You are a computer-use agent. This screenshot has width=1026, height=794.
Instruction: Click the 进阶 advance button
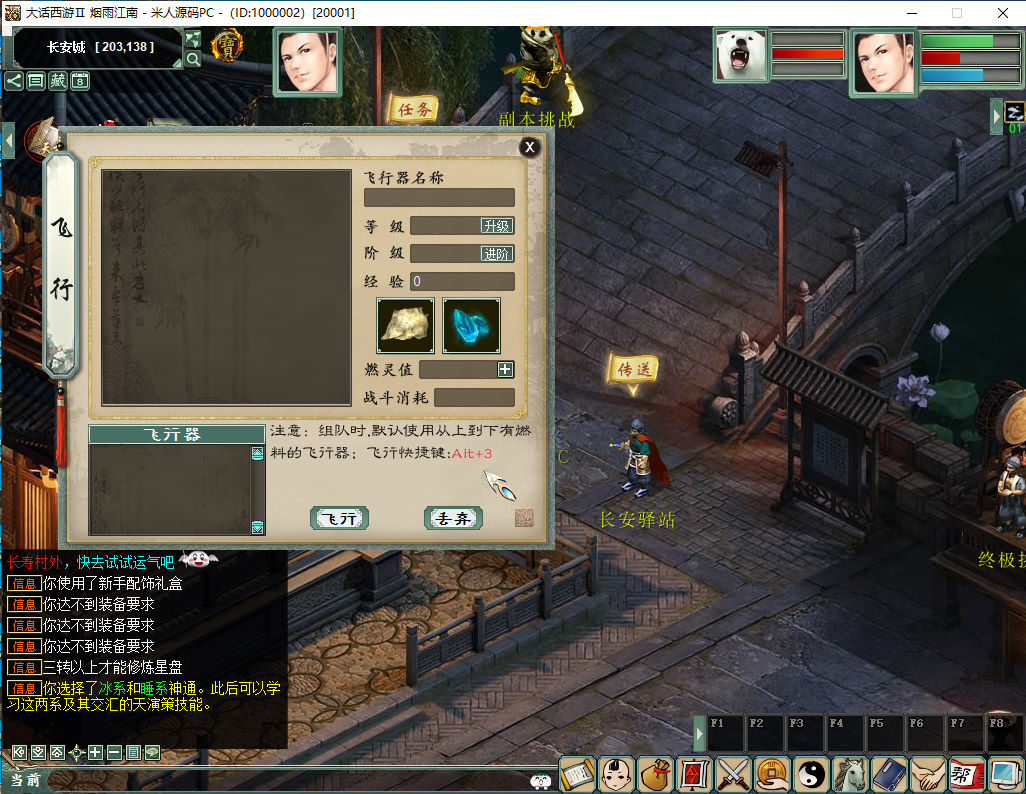(x=497, y=254)
